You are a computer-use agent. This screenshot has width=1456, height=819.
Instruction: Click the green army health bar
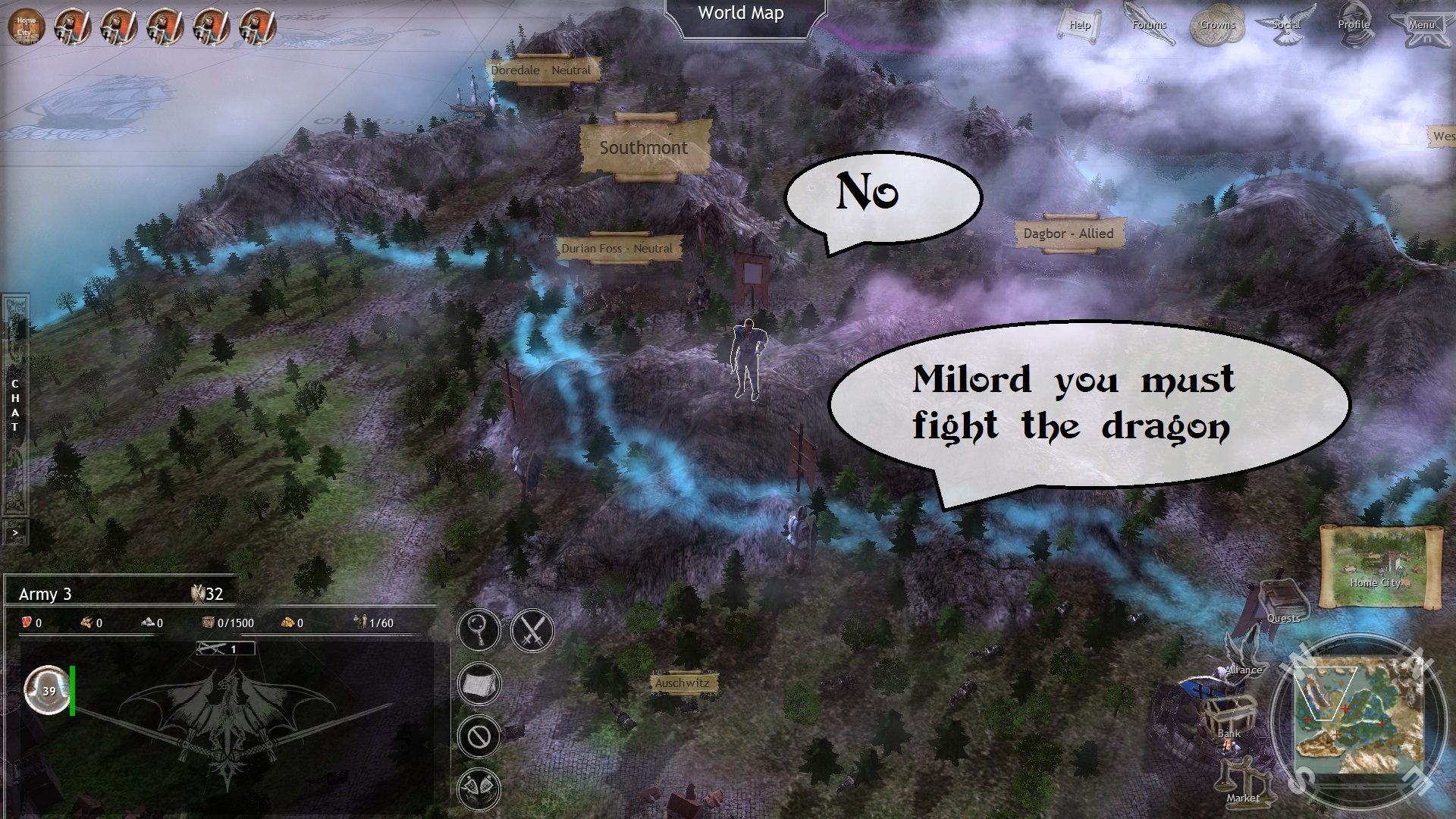72,690
